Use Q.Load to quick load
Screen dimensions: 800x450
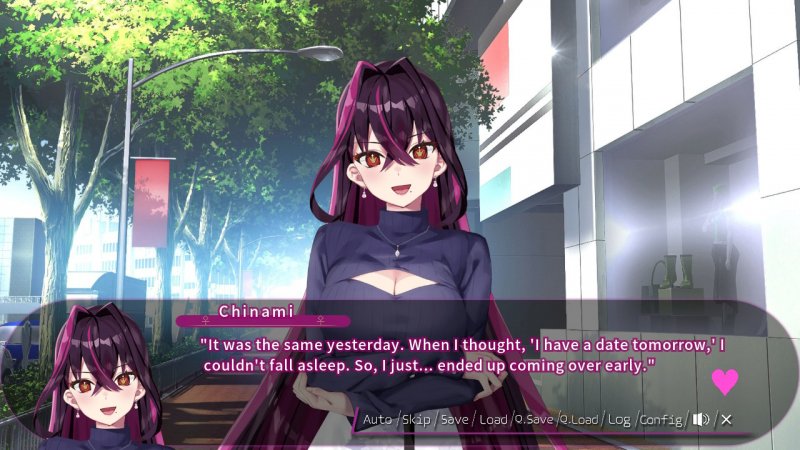(579, 419)
